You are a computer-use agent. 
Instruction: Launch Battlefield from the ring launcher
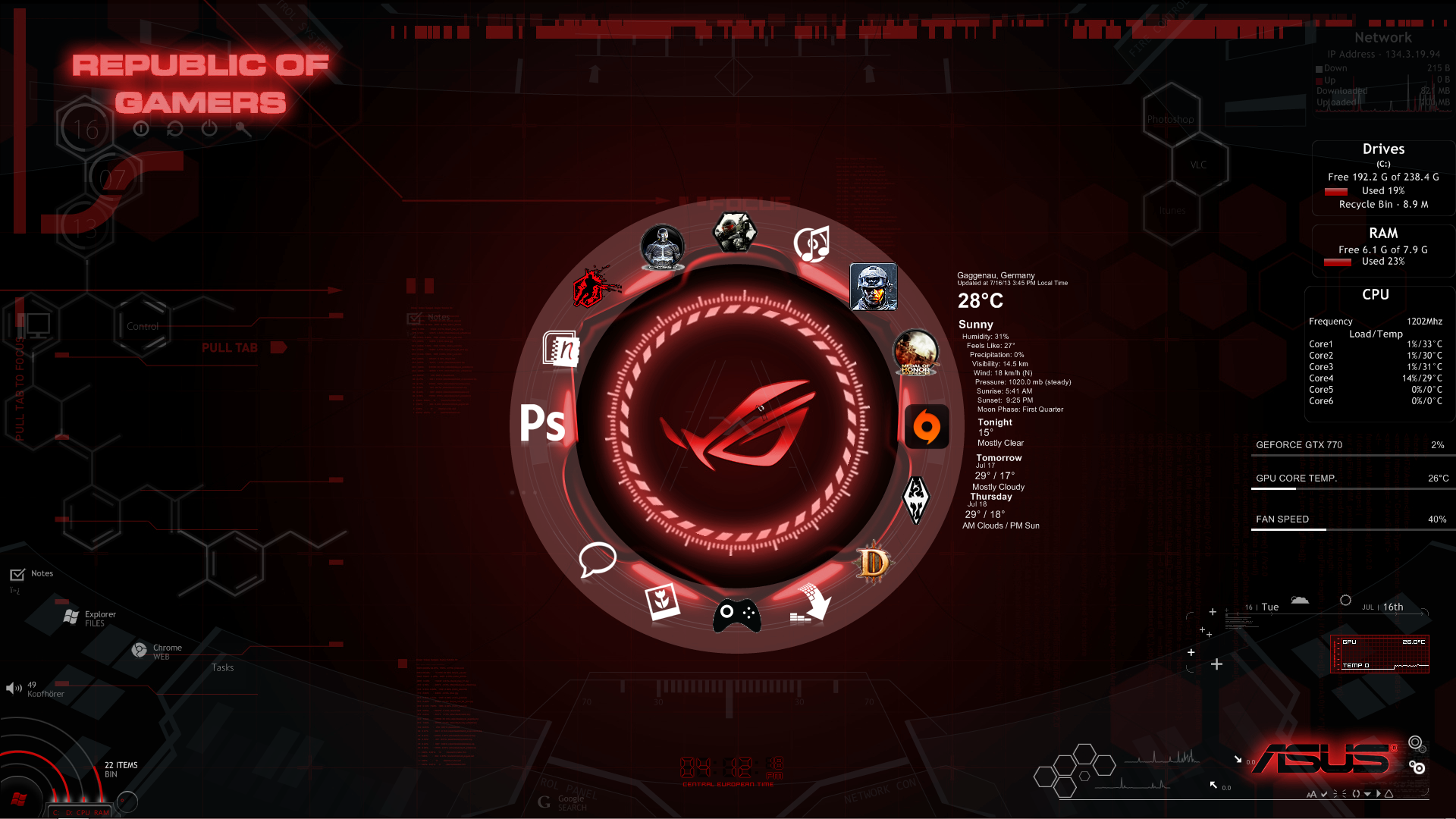coord(873,287)
